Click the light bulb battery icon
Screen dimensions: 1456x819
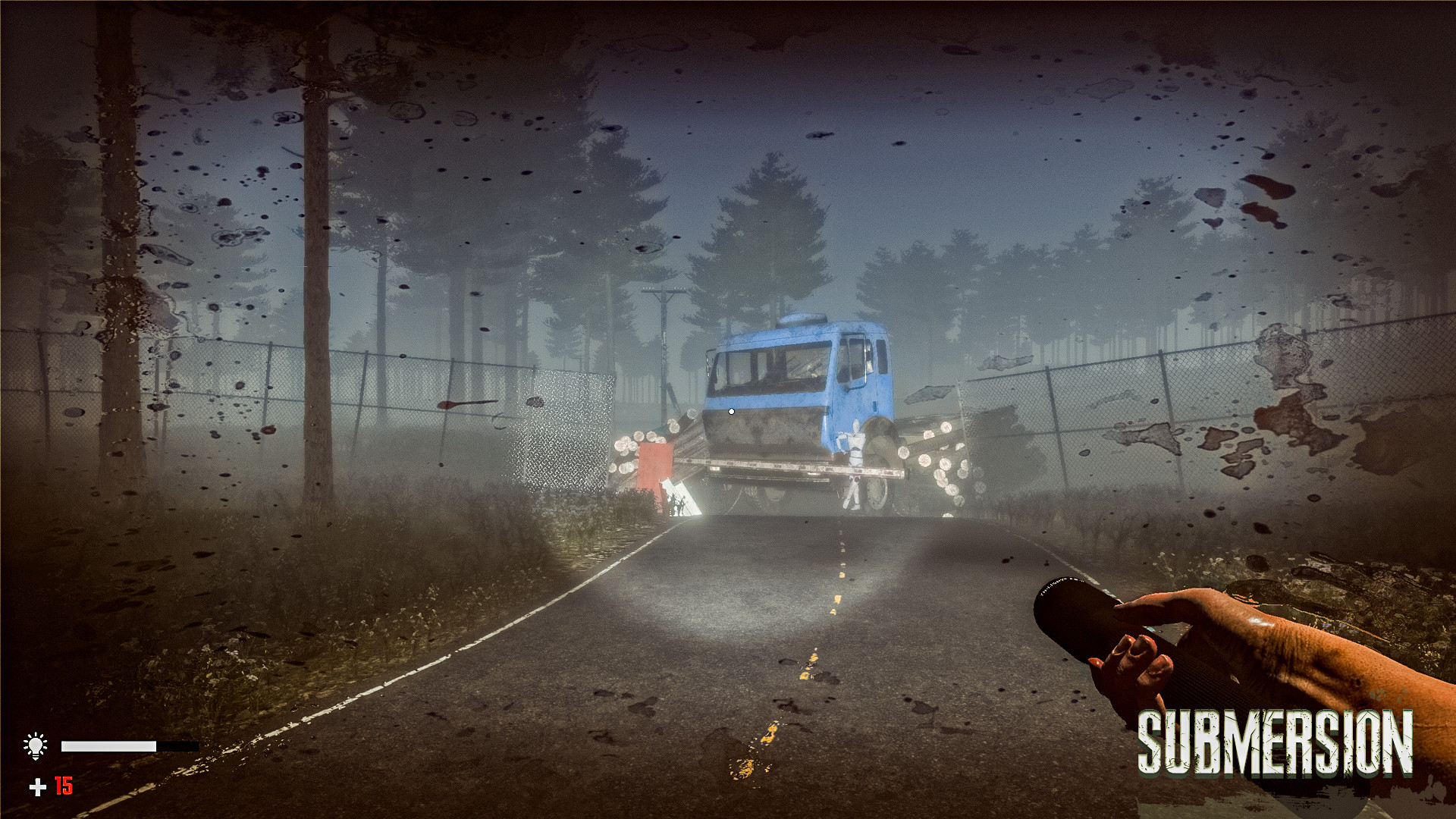36,745
